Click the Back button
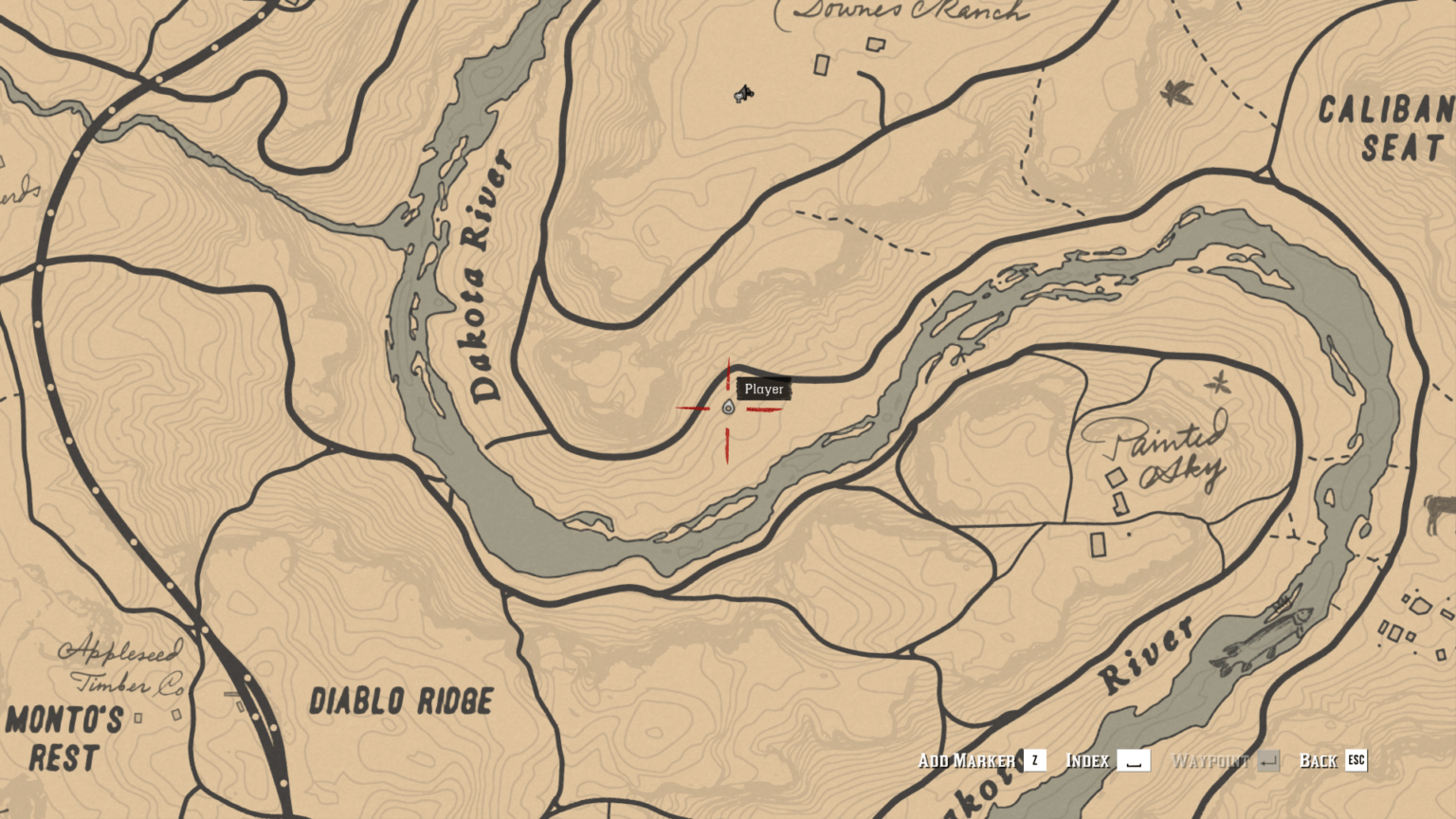Viewport: 1456px width, 819px height. click(x=1319, y=760)
